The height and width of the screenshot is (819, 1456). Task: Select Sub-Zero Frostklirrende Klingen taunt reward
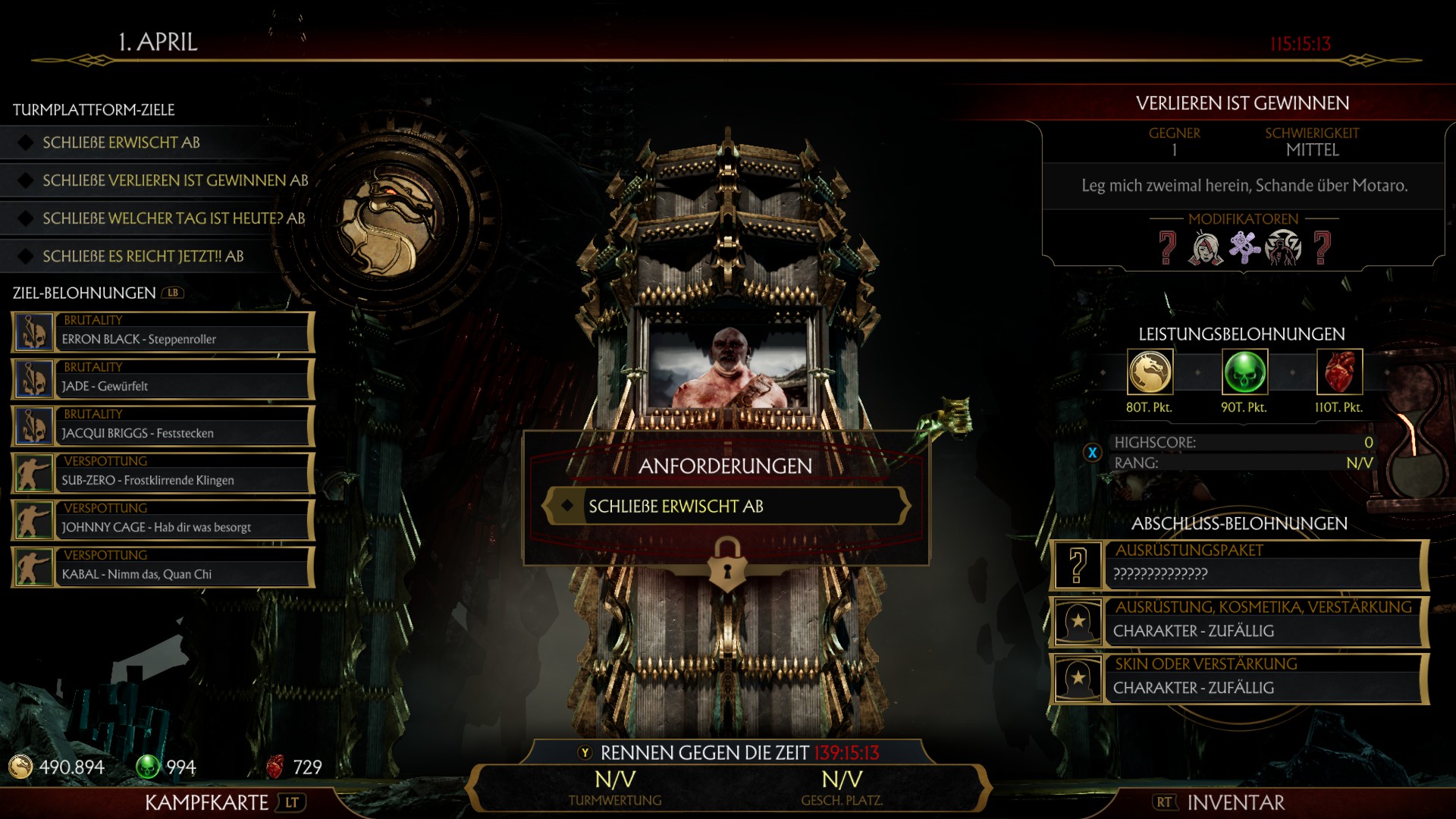point(163,473)
